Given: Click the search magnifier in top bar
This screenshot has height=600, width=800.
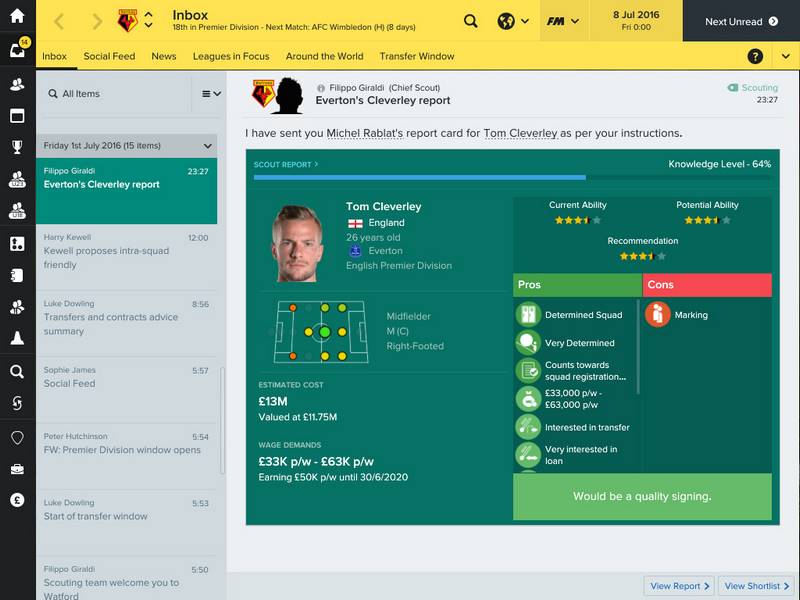Looking at the screenshot, I should (471, 21).
